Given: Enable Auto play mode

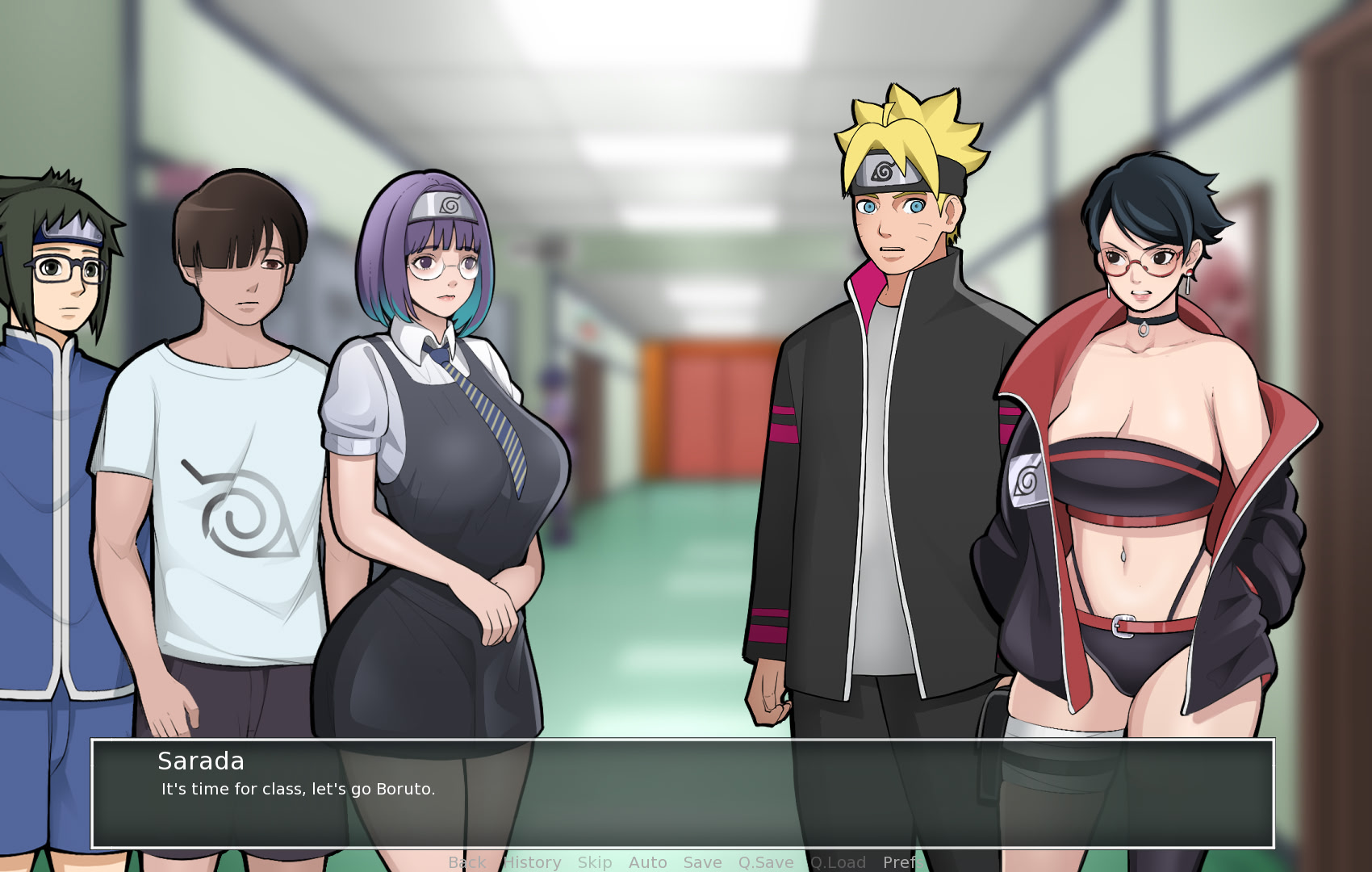Looking at the screenshot, I should click(x=648, y=862).
